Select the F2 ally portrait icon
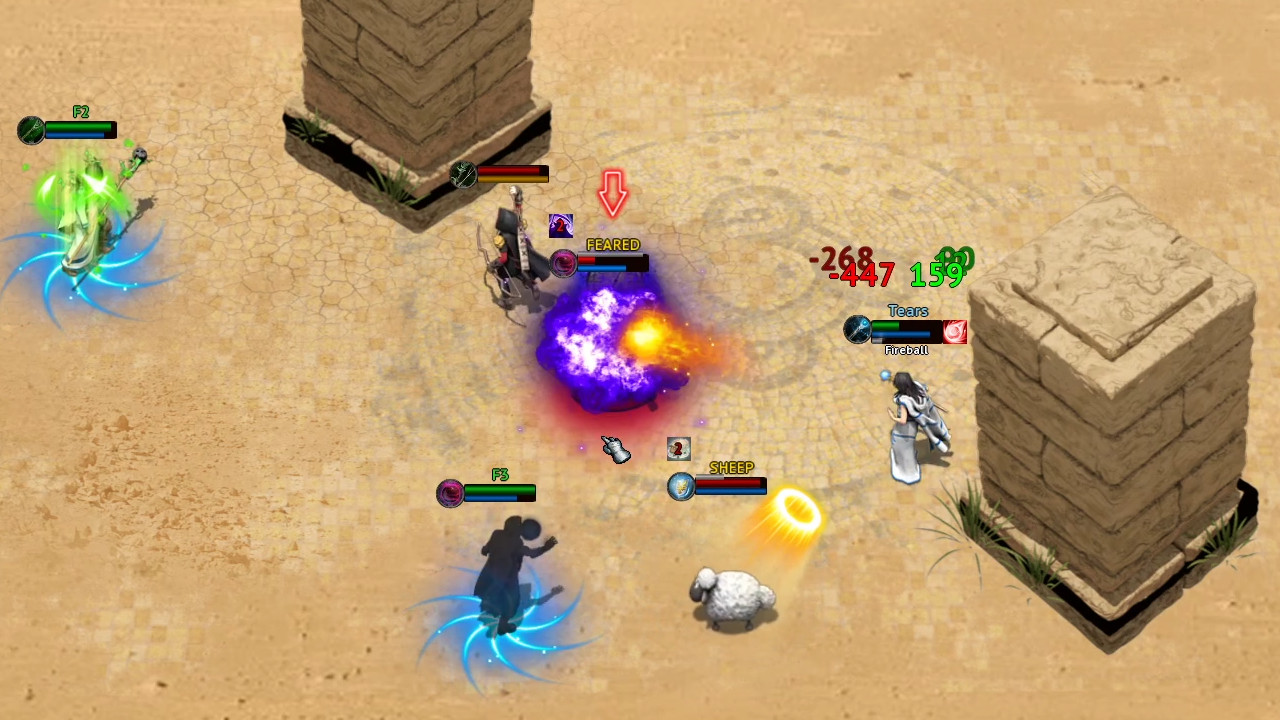The width and height of the screenshot is (1280, 720). (31, 131)
